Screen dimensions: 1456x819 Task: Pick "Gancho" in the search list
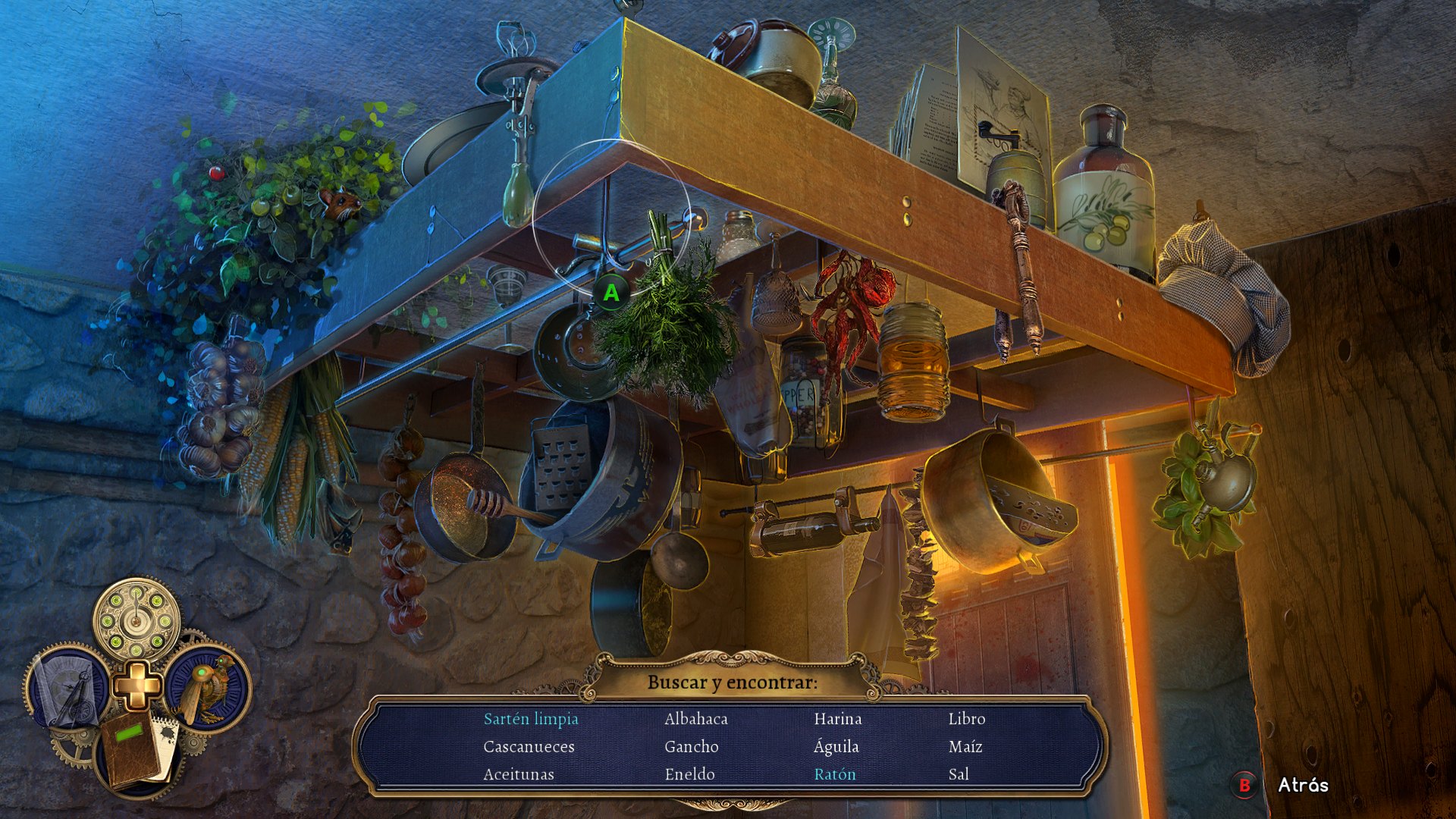[691, 747]
